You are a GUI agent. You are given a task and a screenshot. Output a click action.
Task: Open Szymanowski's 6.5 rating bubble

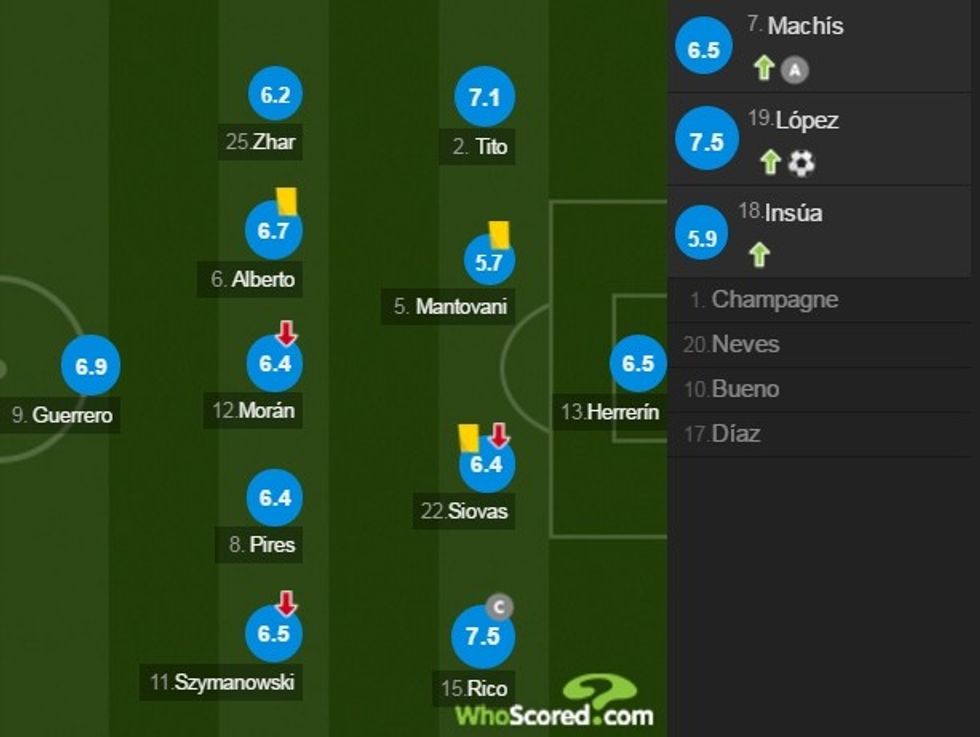point(273,634)
